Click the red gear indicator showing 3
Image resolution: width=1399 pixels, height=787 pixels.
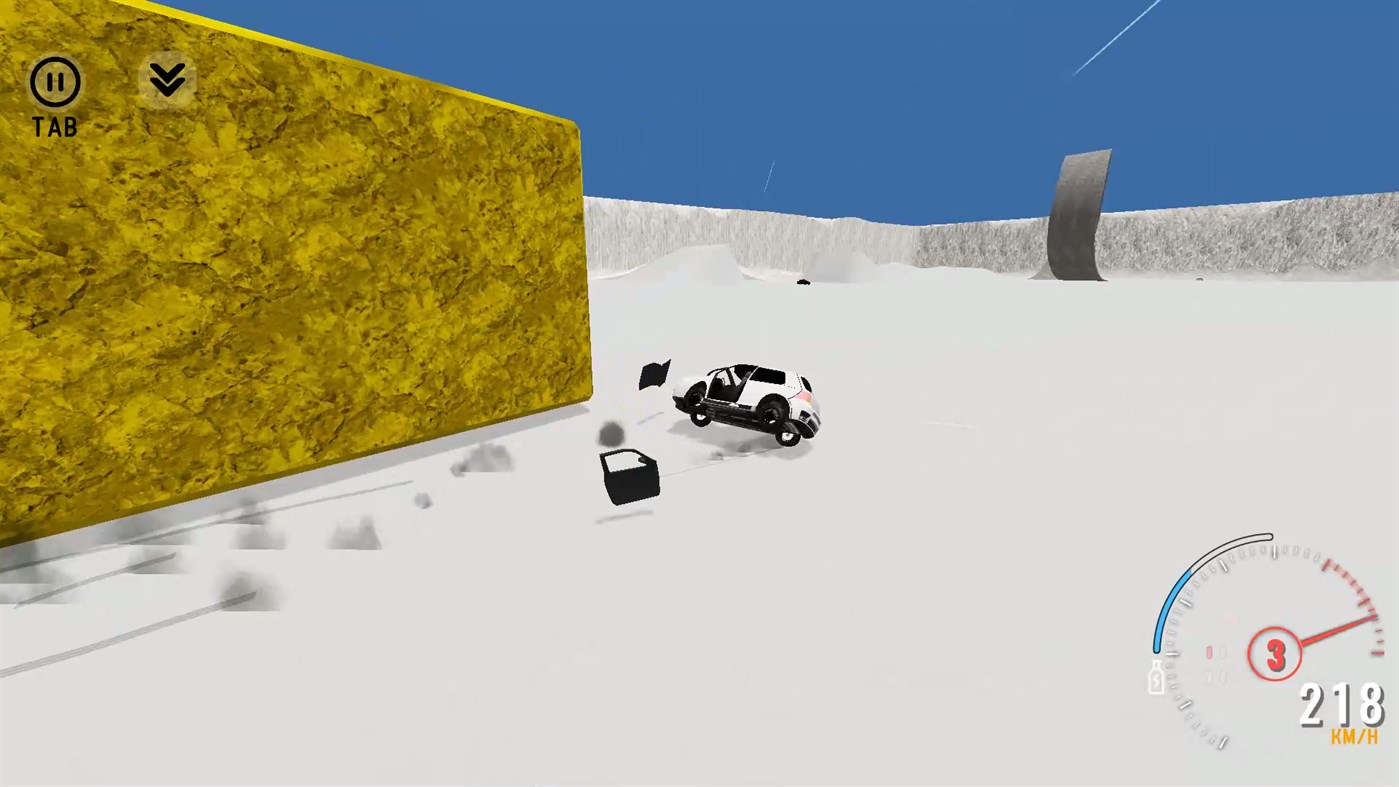coord(1274,655)
